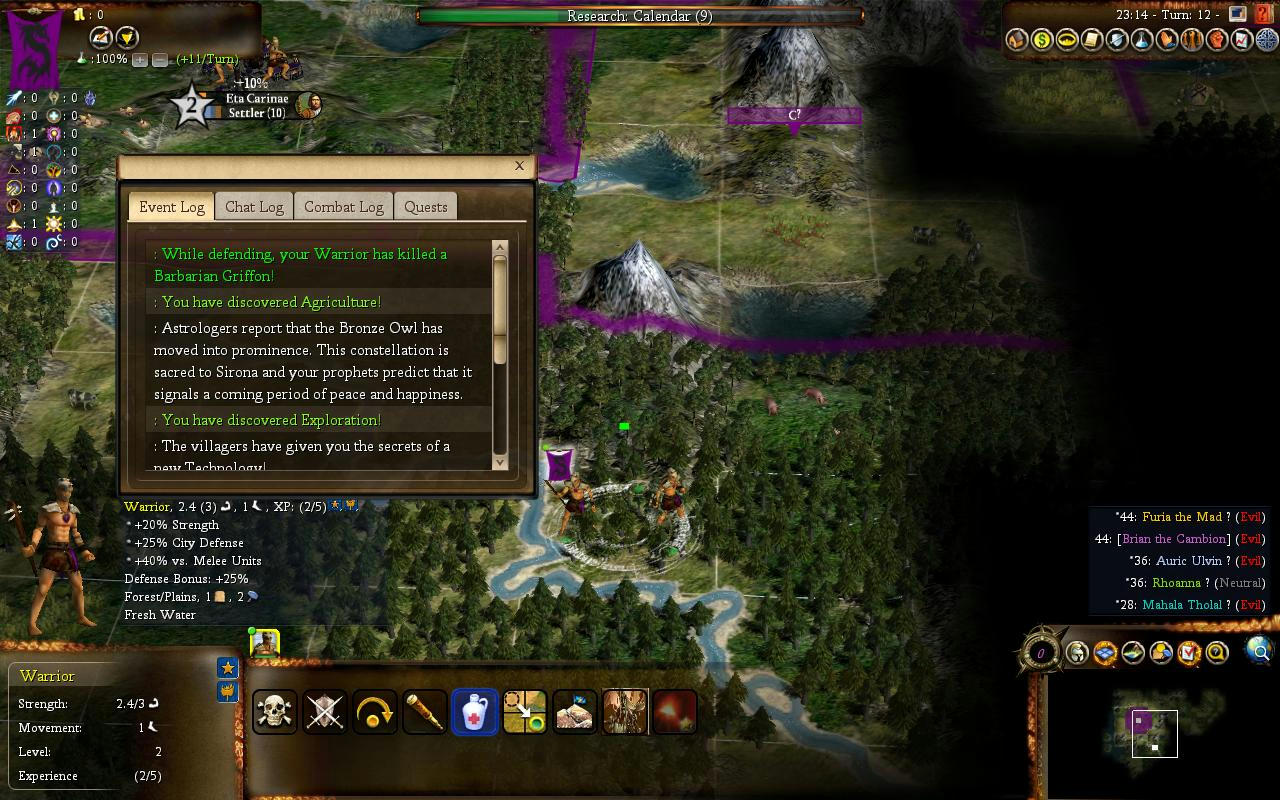1280x800 pixels.
Task: Show the Quests tab
Action: tap(425, 207)
